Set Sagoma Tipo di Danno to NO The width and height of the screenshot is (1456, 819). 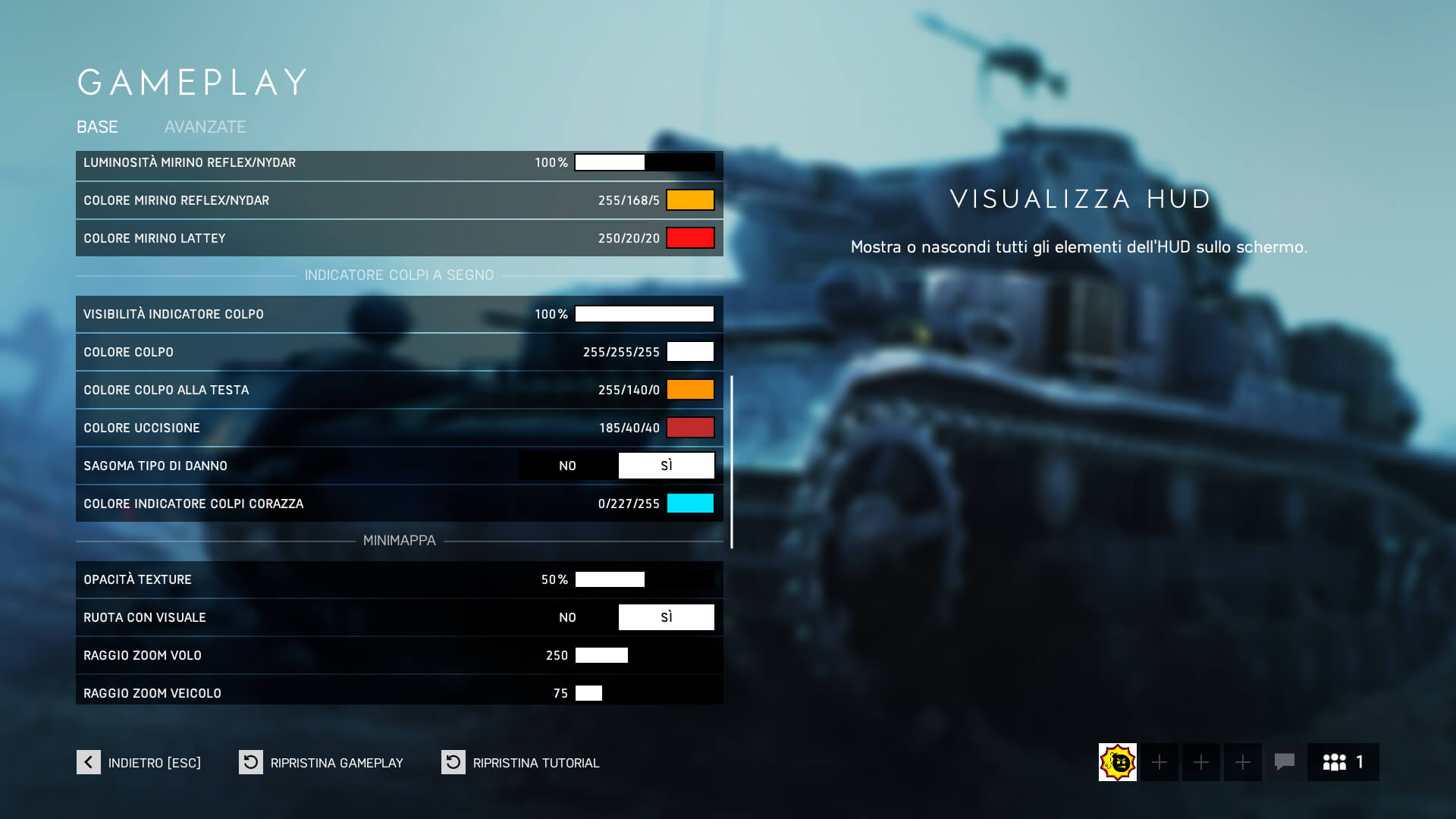[x=567, y=465]
